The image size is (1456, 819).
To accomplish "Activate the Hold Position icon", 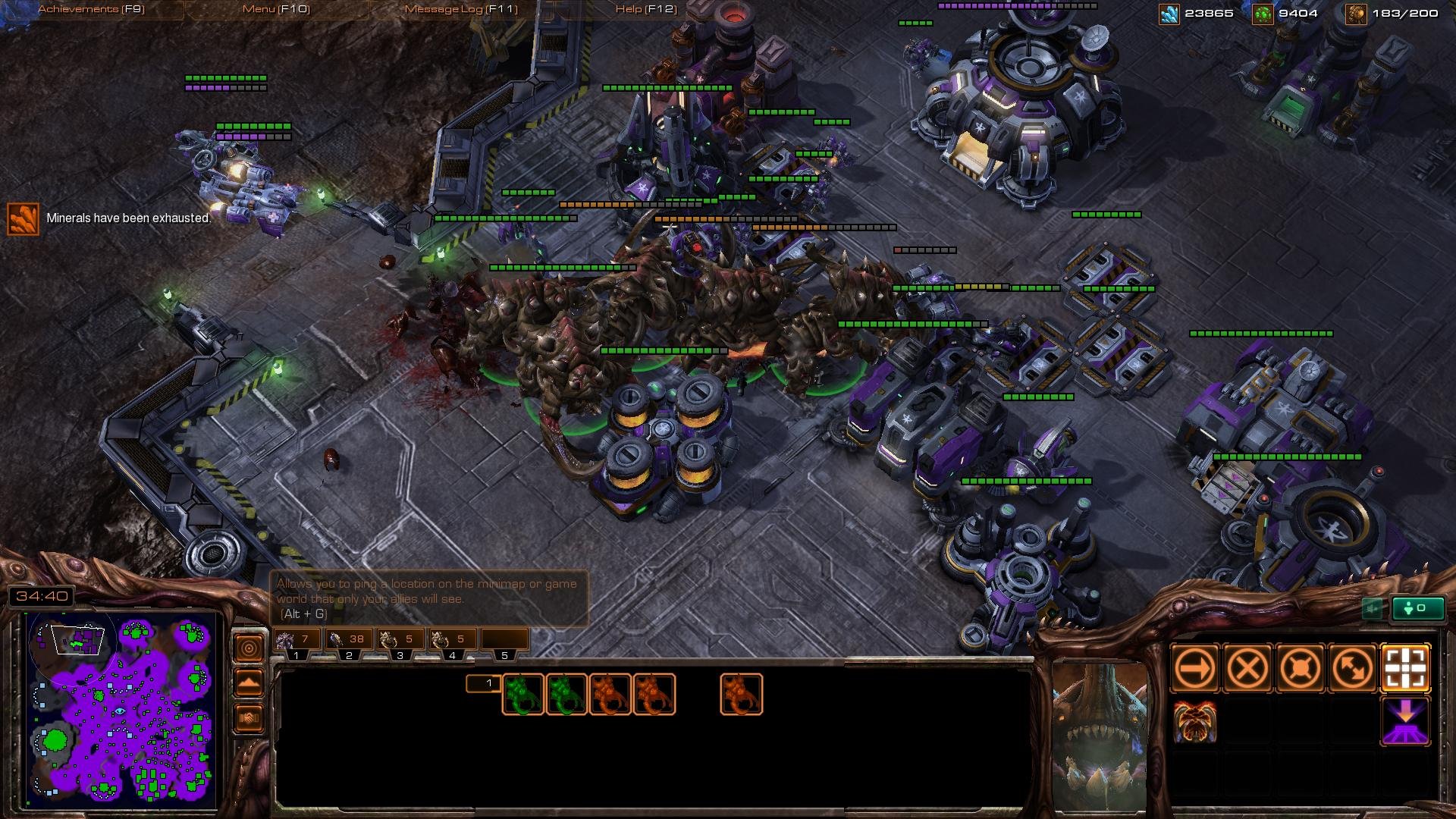I will [x=1301, y=667].
